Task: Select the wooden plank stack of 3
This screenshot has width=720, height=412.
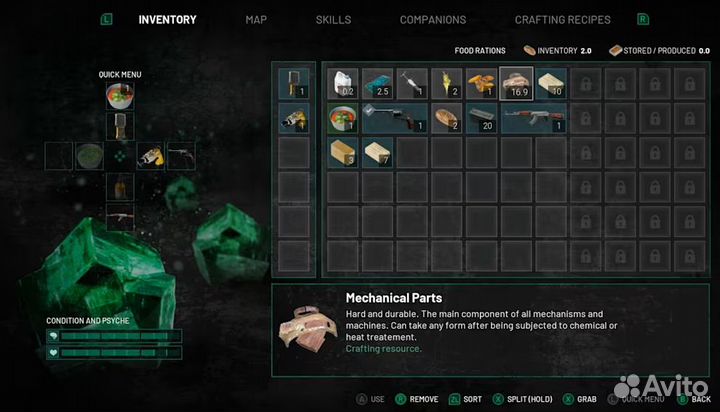Action: [x=344, y=152]
